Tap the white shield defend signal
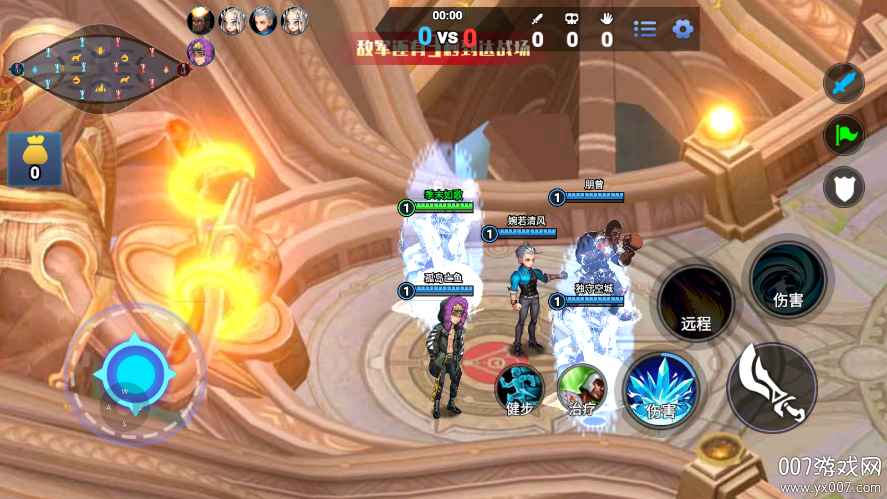 (x=843, y=187)
